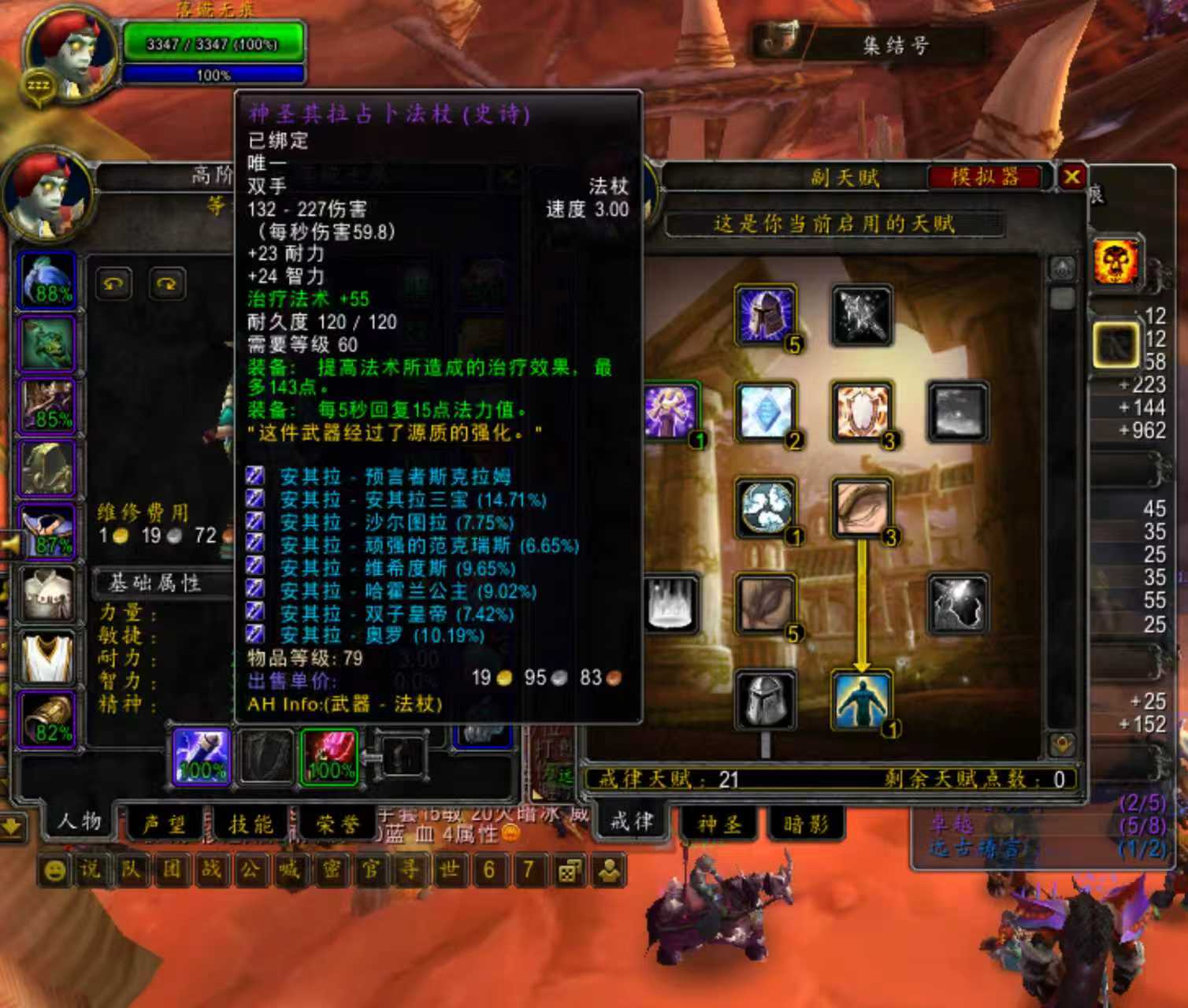Select the 戒律 talent tab

coord(631,822)
